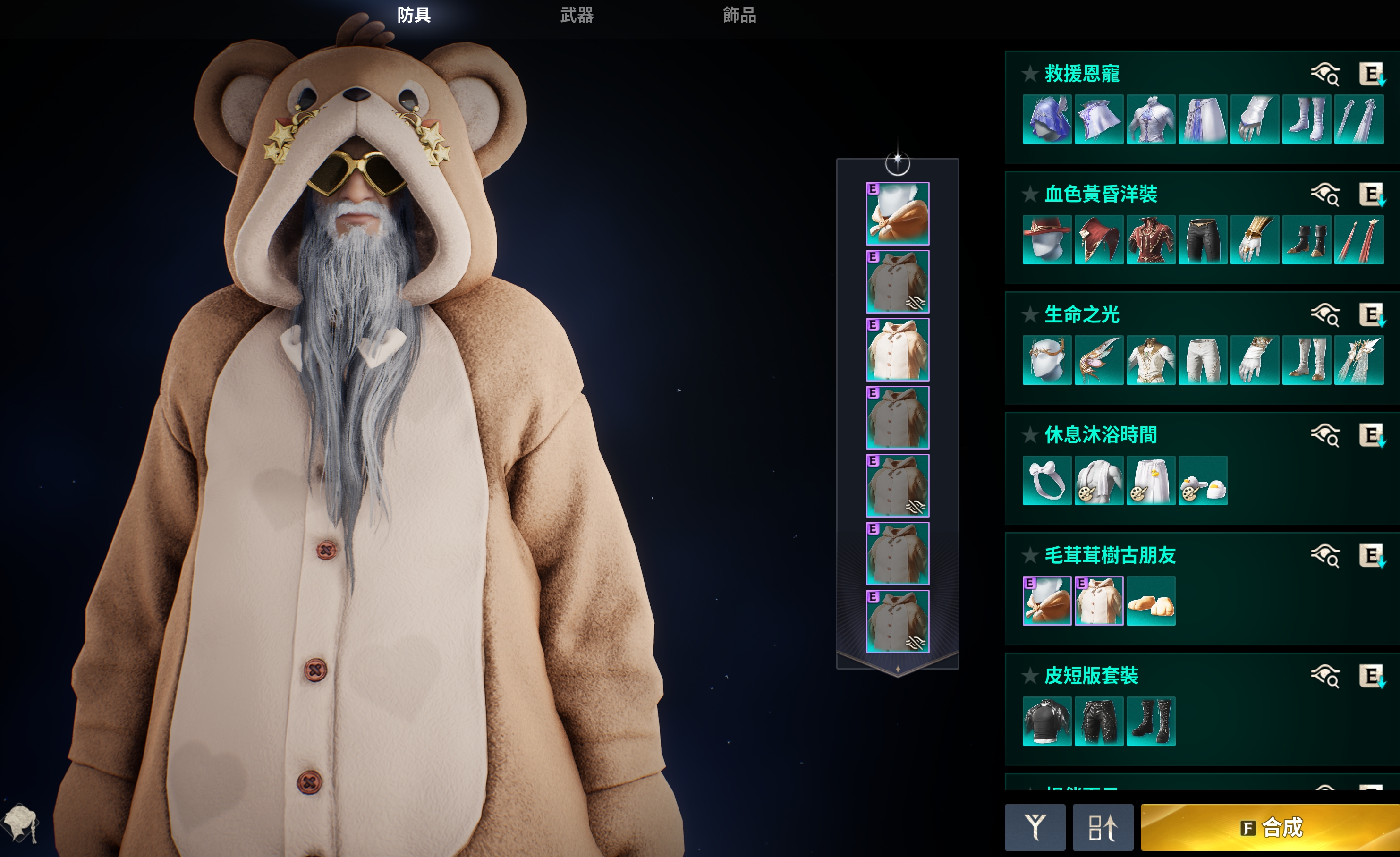
Task: Select the orange scarf equipped slot
Action: pyautogui.click(x=897, y=214)
